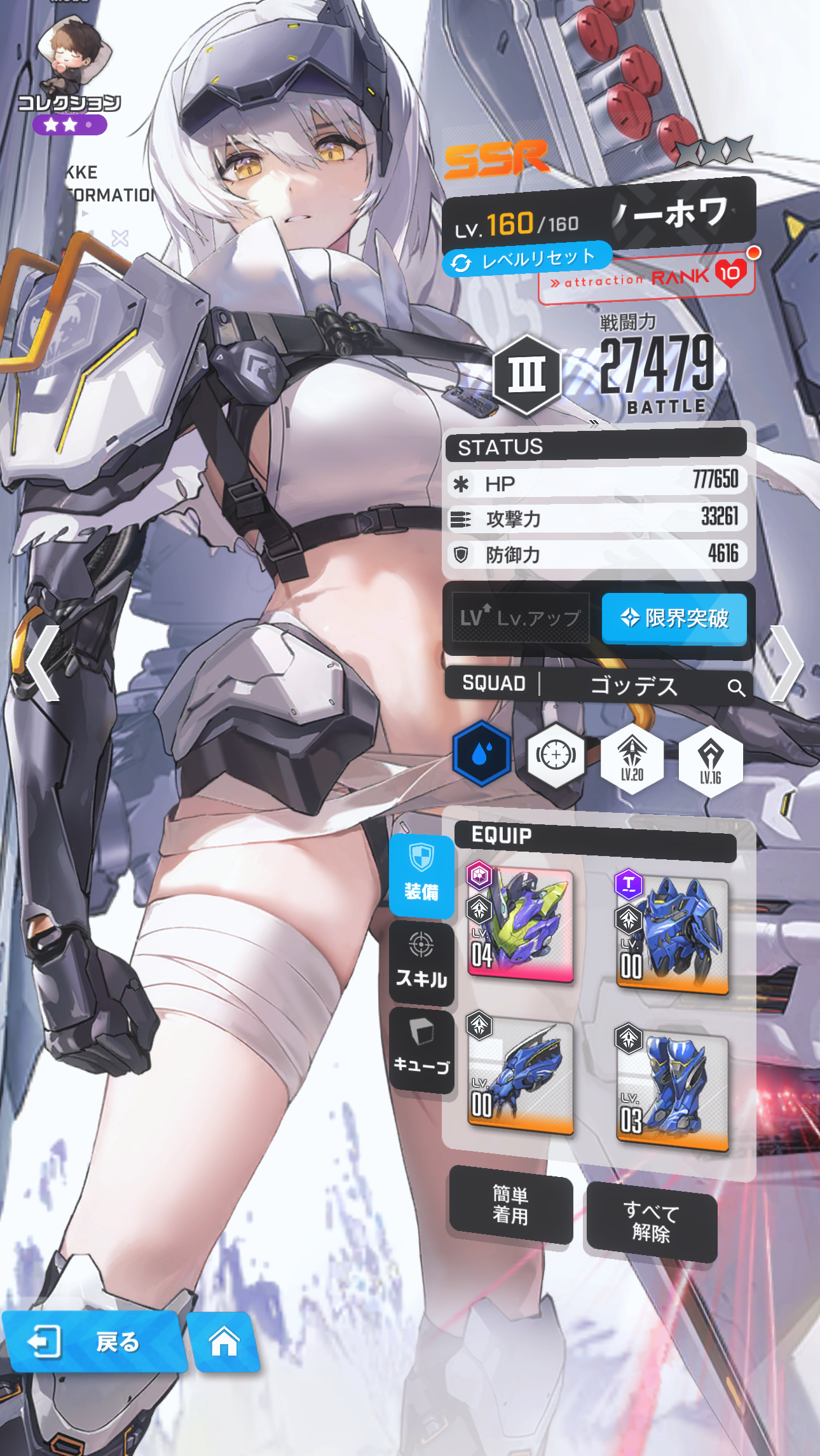Switch to the 装備 equipment tab

coord(421,876)
